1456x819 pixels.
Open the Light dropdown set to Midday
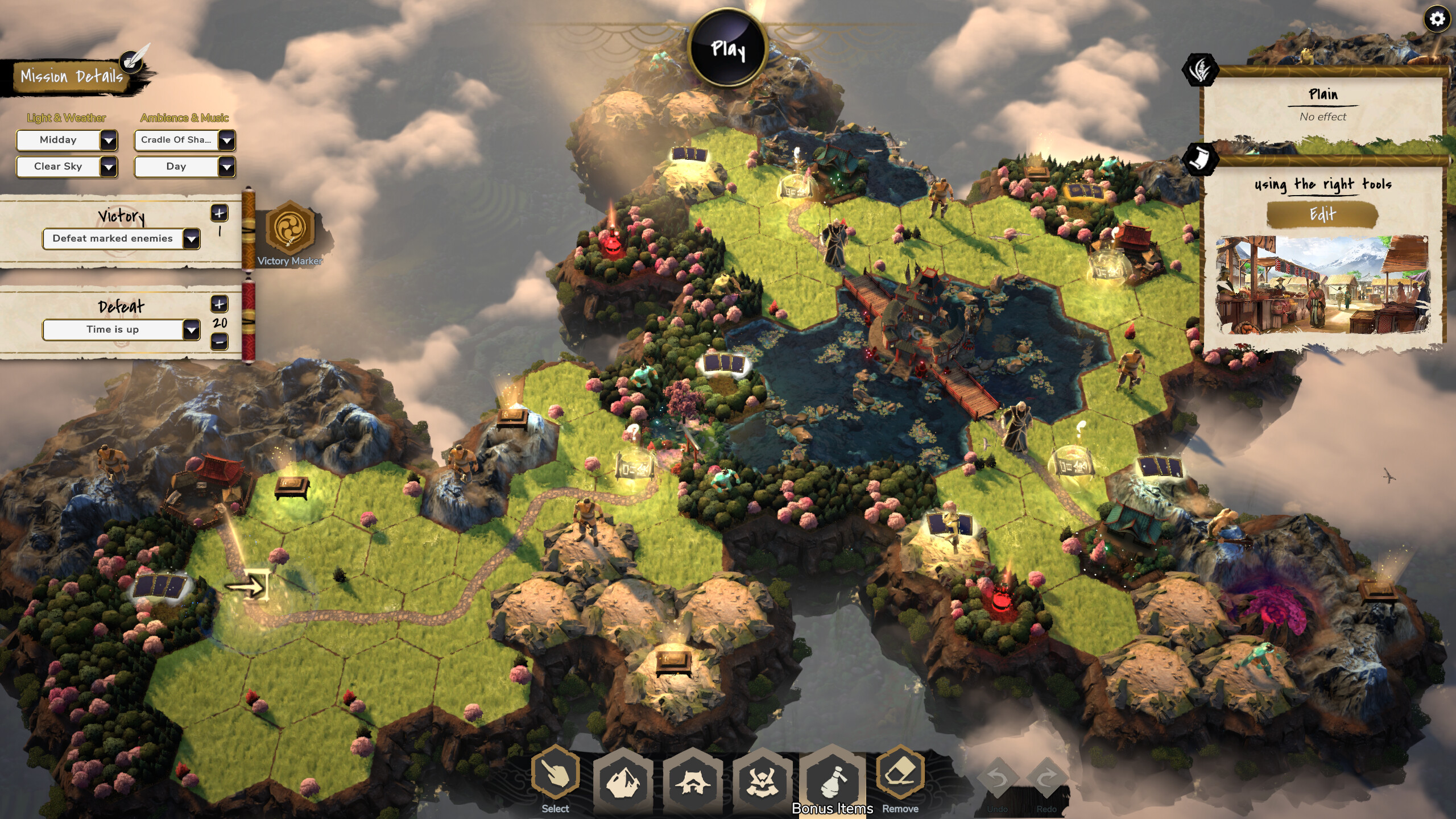(66, 140)
